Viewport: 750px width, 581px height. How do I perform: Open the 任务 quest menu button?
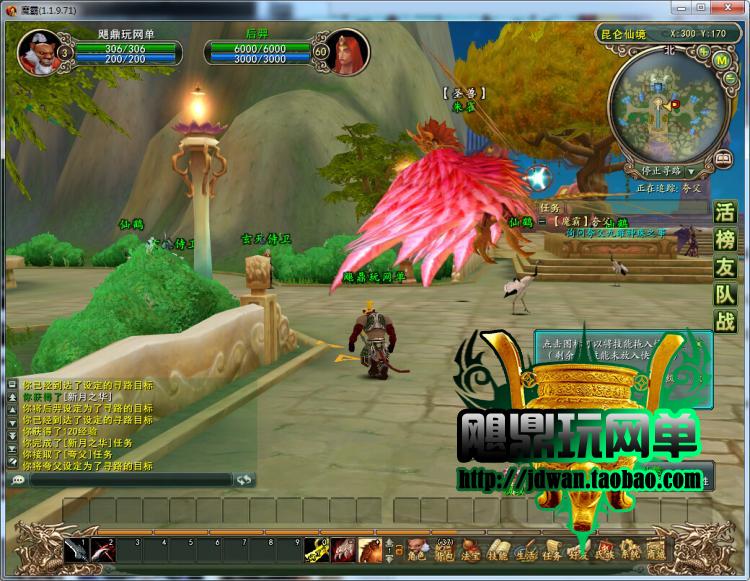(551, 551)
